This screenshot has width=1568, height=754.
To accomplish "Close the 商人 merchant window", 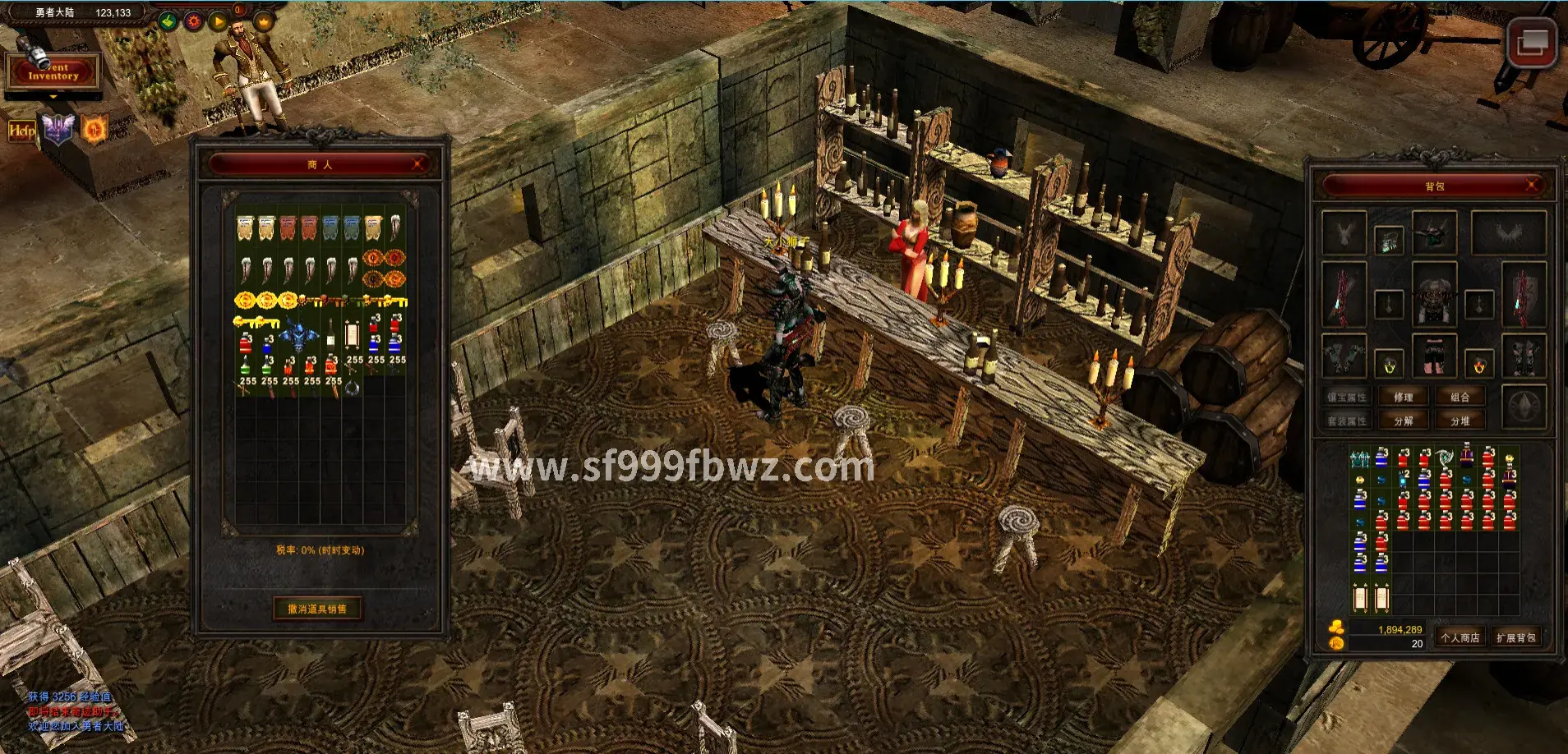I will point(418,164).
